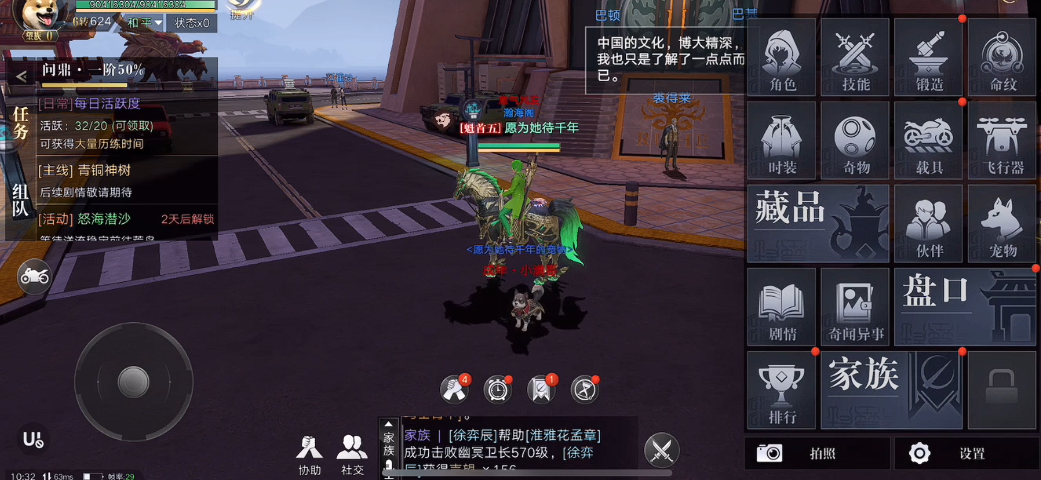Open the 命纹 menu tile
The image size is (1041, 480).
pyautogui.click(x=1001, y=57)
